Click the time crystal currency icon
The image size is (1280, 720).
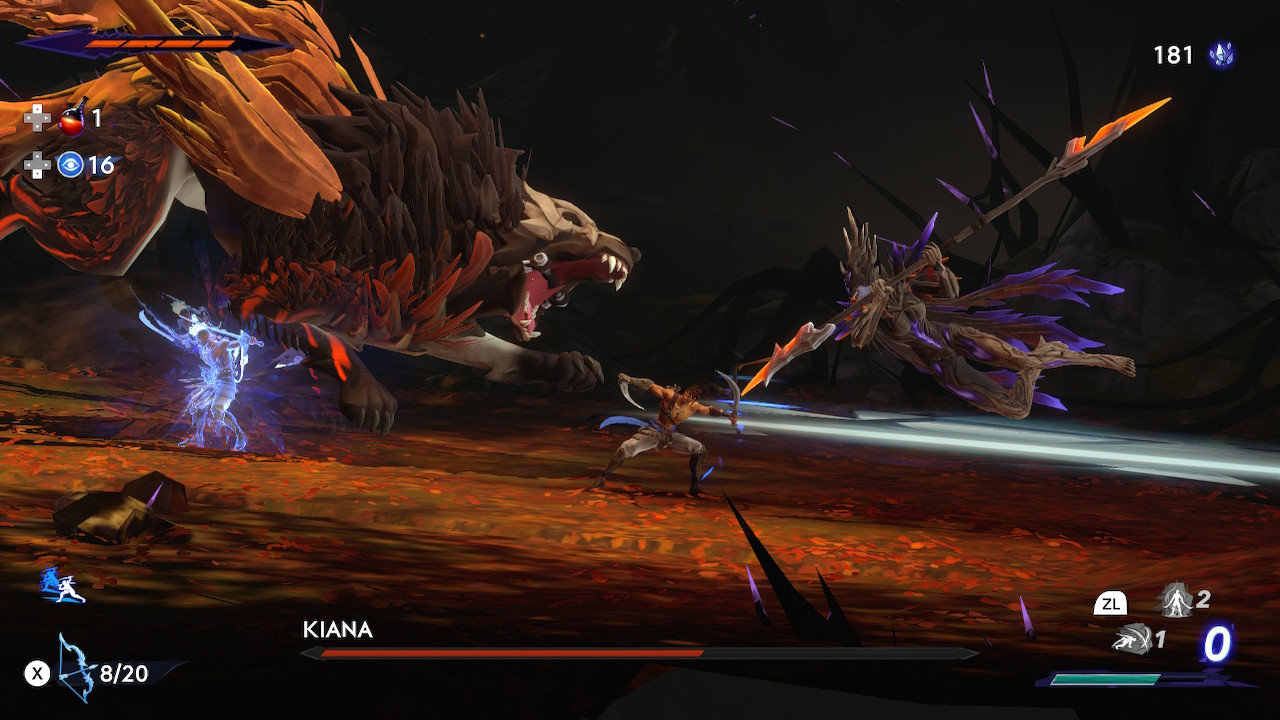[1221, 55]
